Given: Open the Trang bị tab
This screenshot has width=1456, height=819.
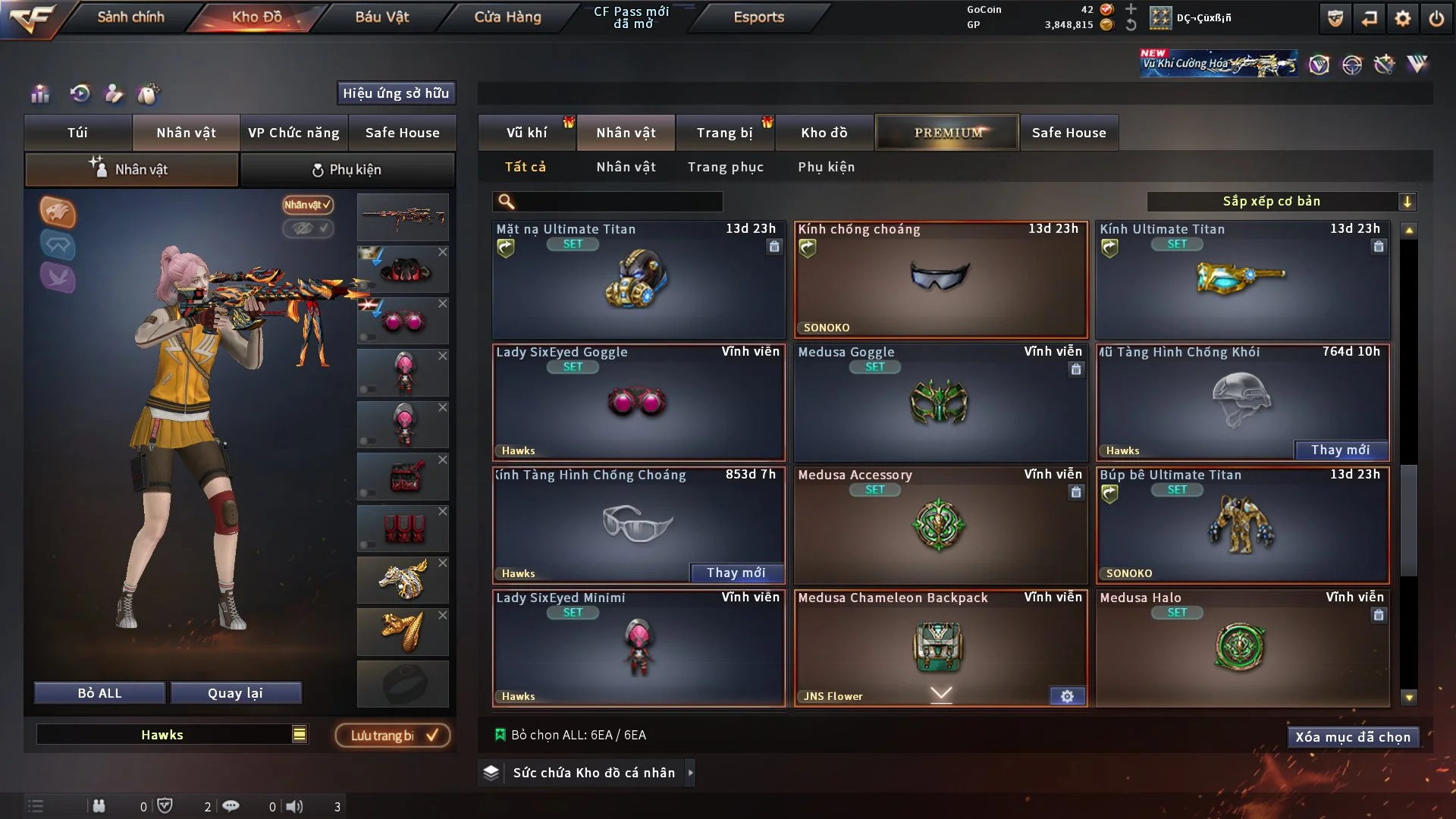Looking at the screenshot, I should (724, 133).
